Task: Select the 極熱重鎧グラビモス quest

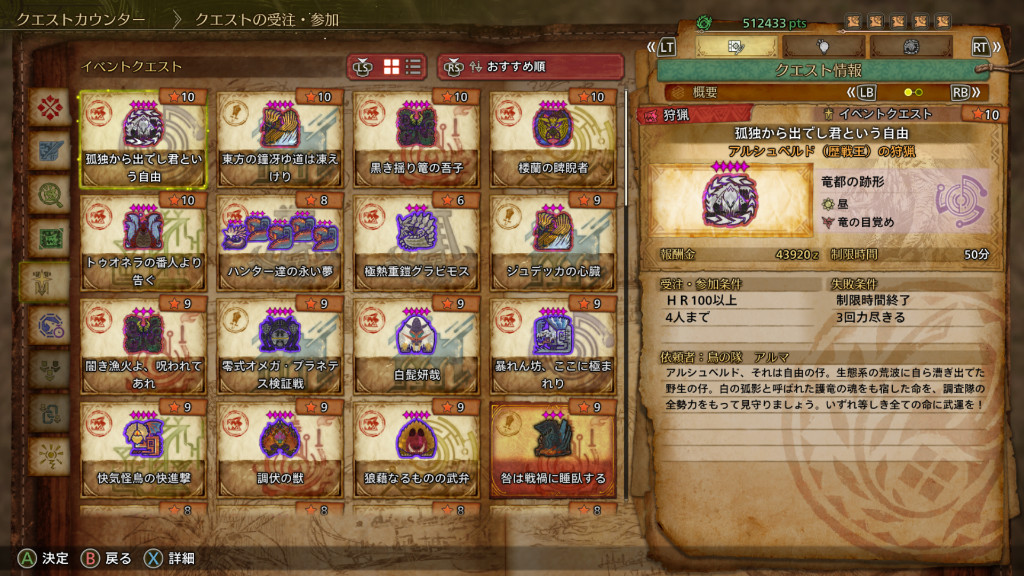Action: coord(415,243)
